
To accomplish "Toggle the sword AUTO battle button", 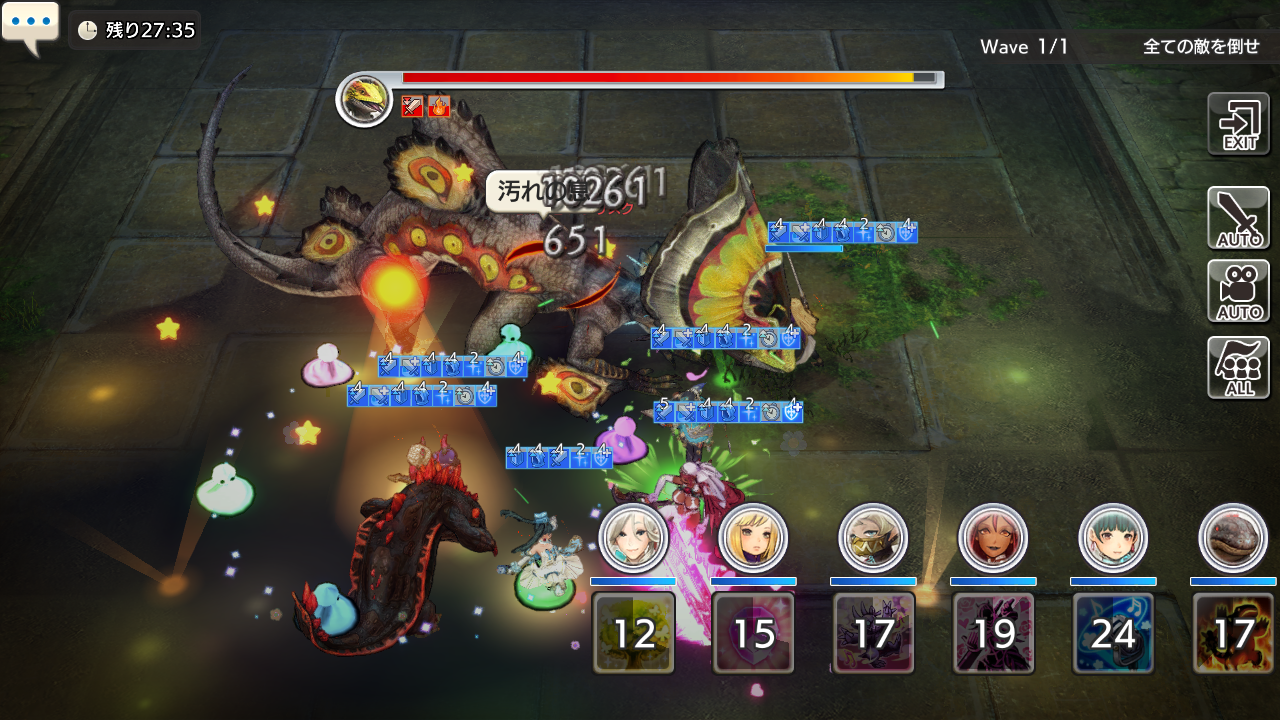I will click(x=1238, y=218).
